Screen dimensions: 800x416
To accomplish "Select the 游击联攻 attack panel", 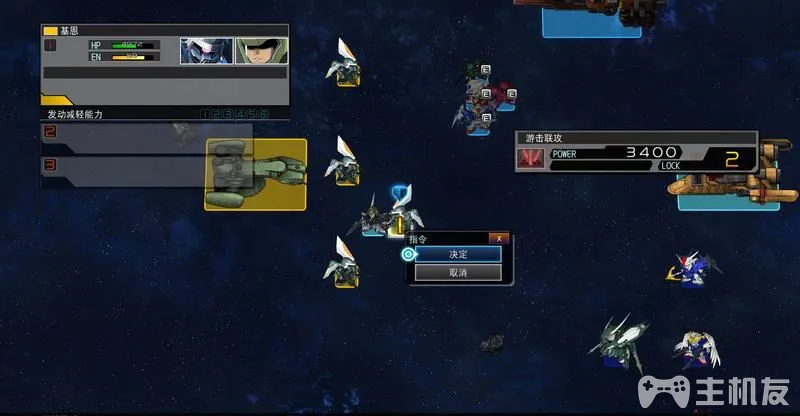I will [636, 154].
